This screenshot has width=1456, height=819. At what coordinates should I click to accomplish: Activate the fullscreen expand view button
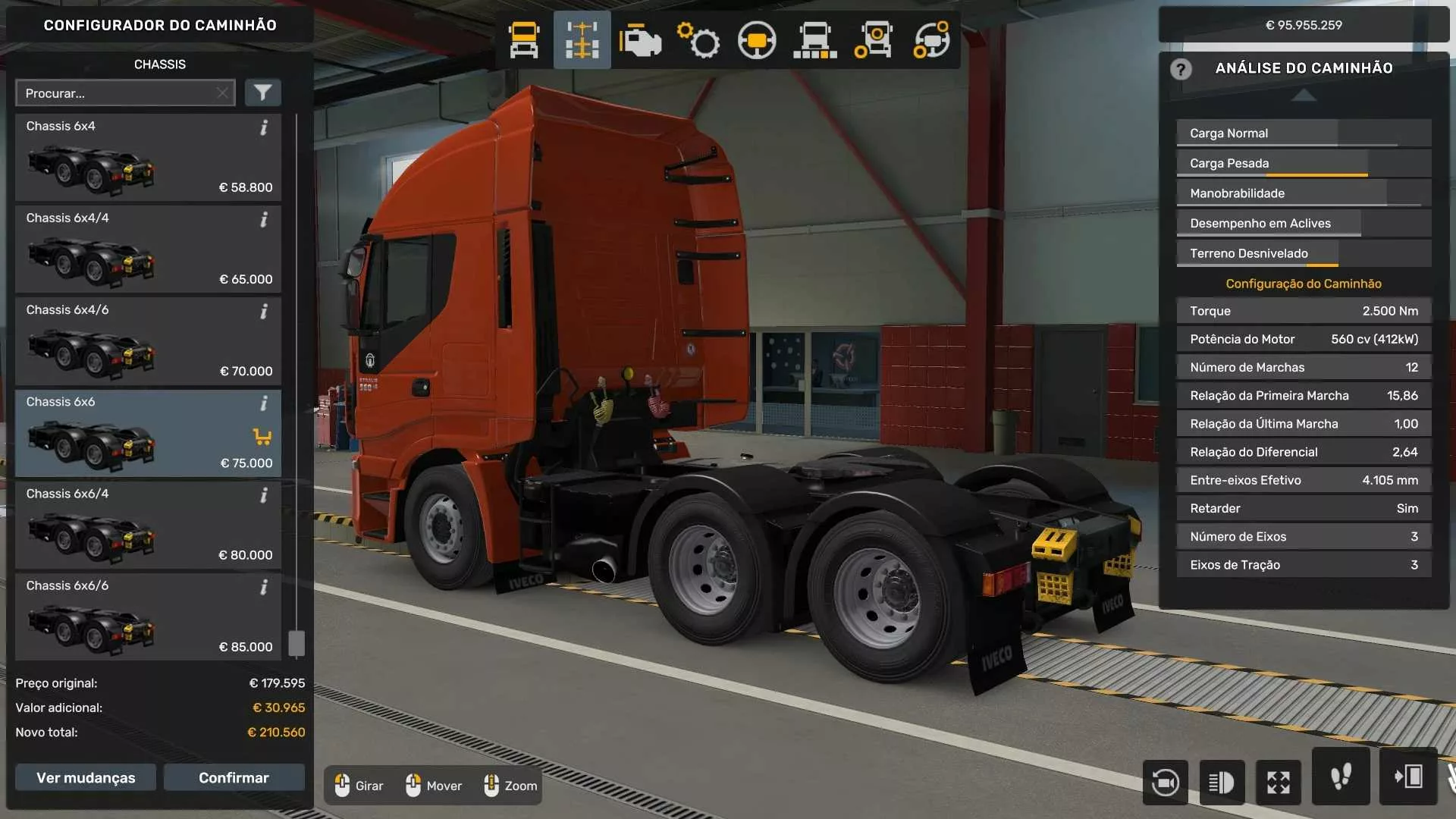coord(1279,782)
